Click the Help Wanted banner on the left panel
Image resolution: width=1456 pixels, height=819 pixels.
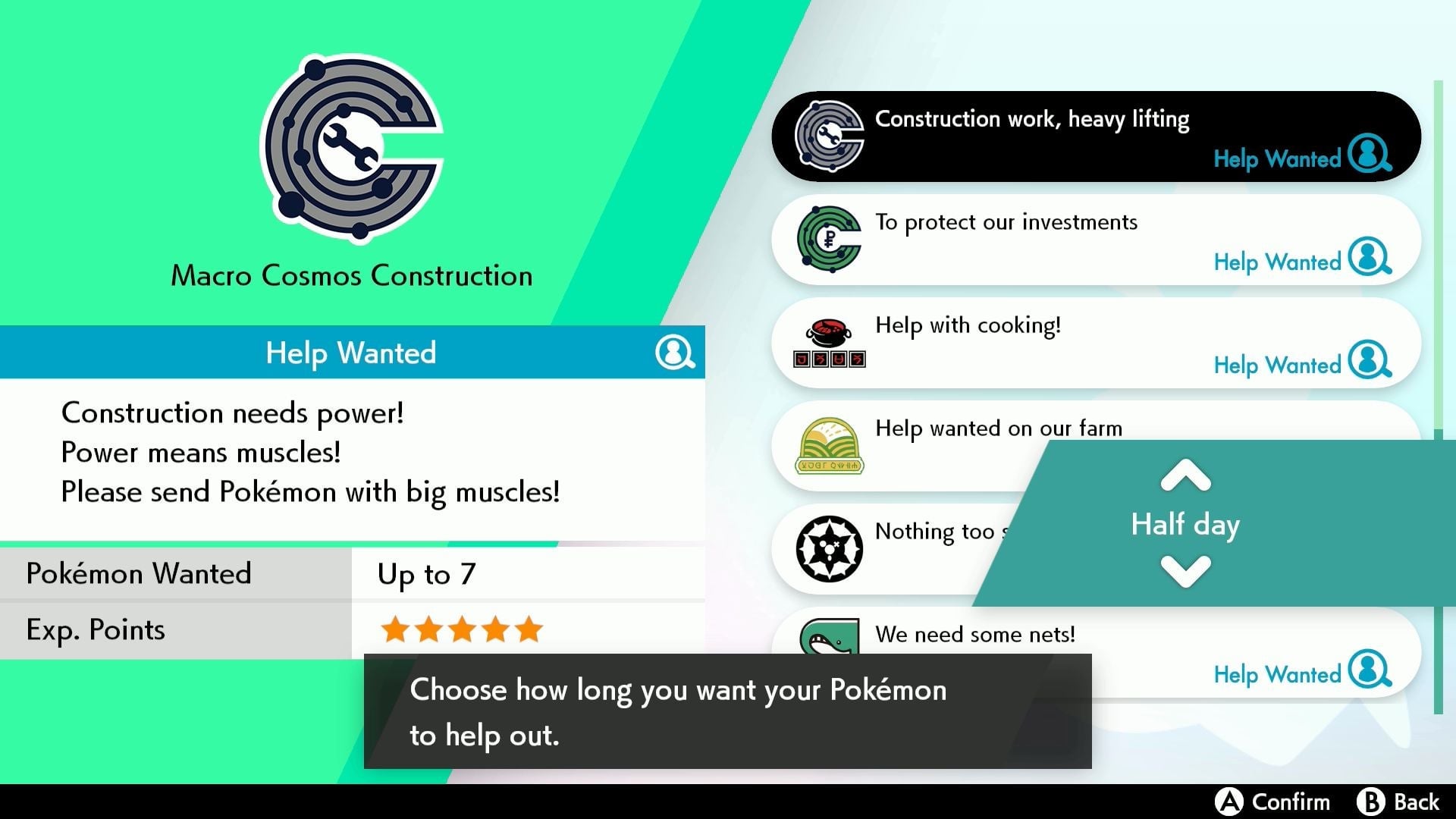coord(350,352)
